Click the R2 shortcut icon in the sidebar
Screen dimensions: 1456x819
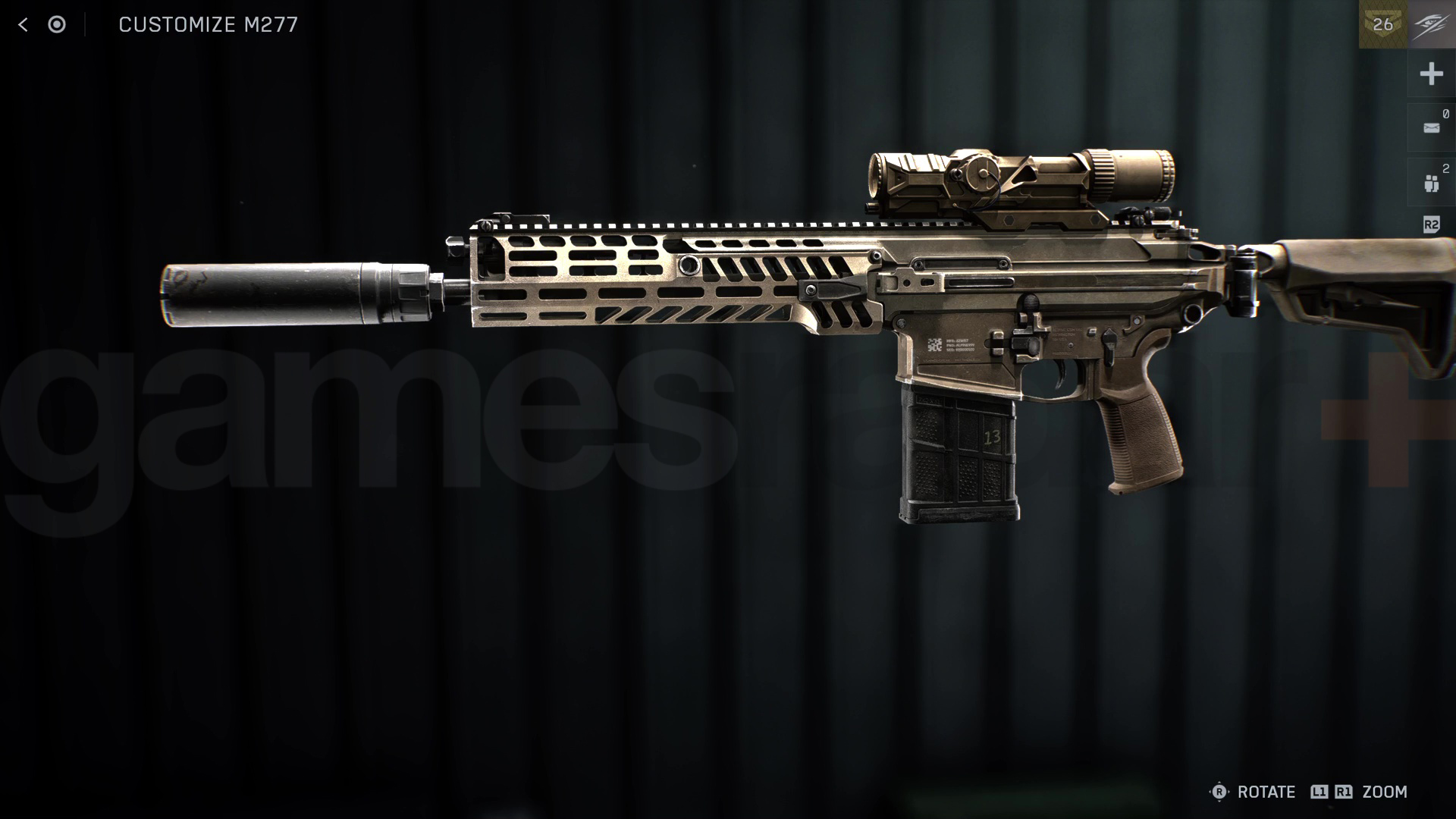click(1431, 224)
